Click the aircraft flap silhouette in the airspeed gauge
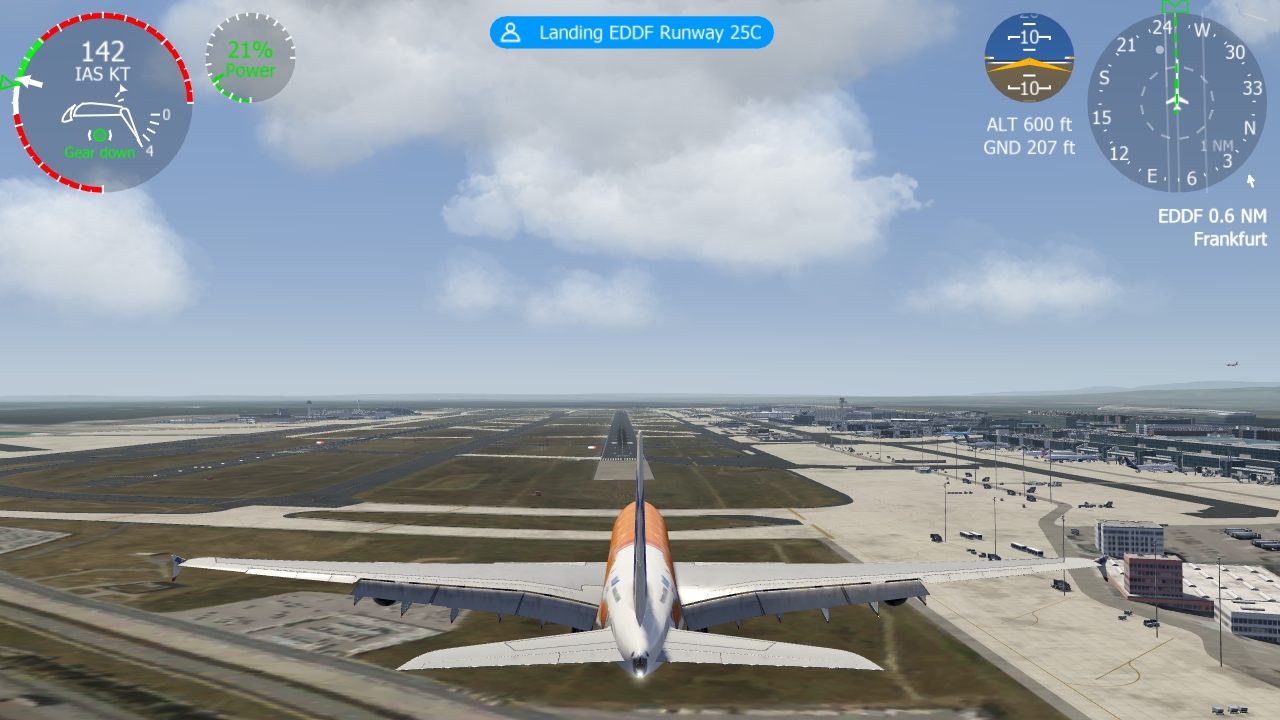This screenshot has width=1280, height=720. click(95, 113)
